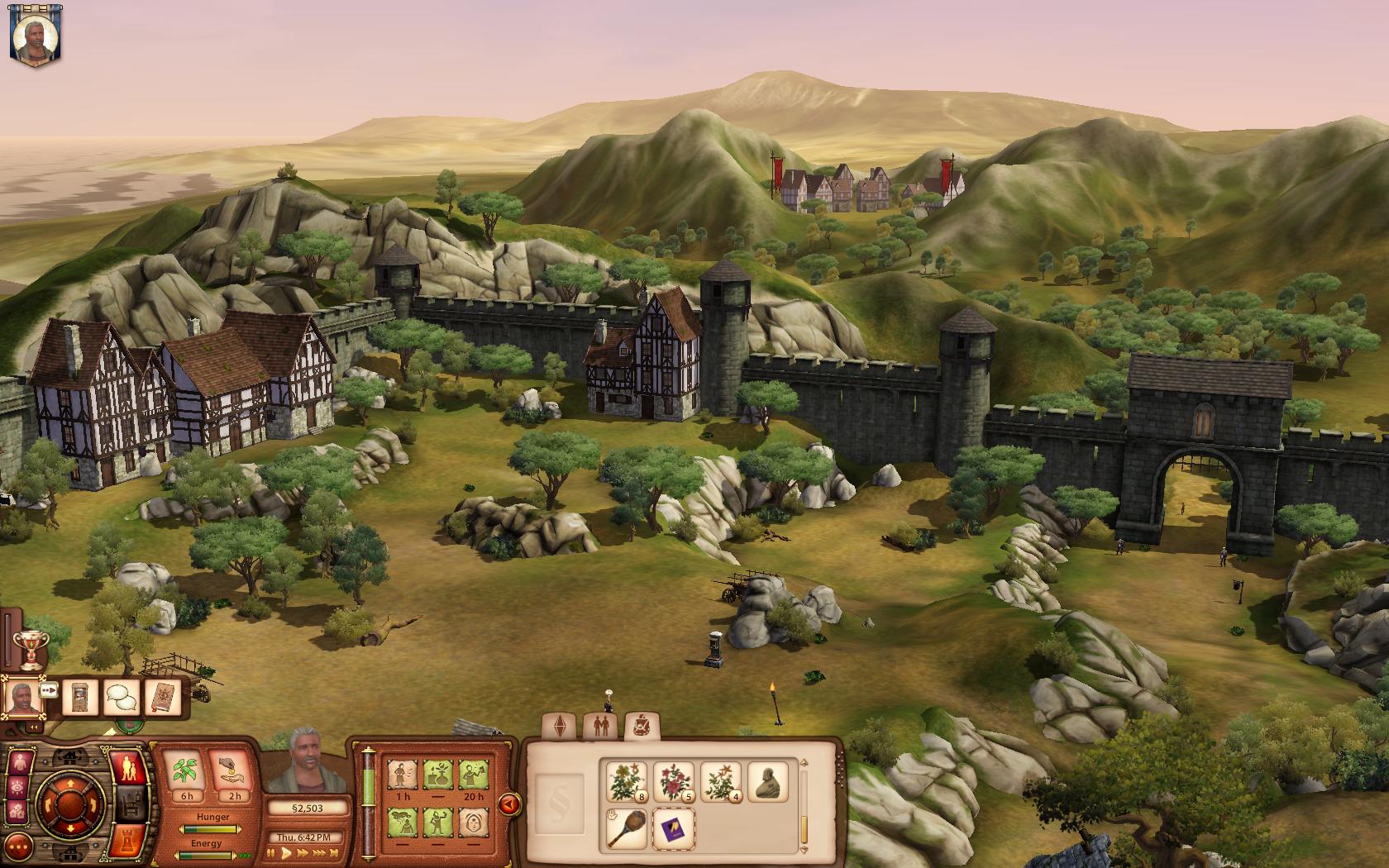
Task: Click the coin-giving responsibility icon labeled 2h
Action: tap(234, 773)
